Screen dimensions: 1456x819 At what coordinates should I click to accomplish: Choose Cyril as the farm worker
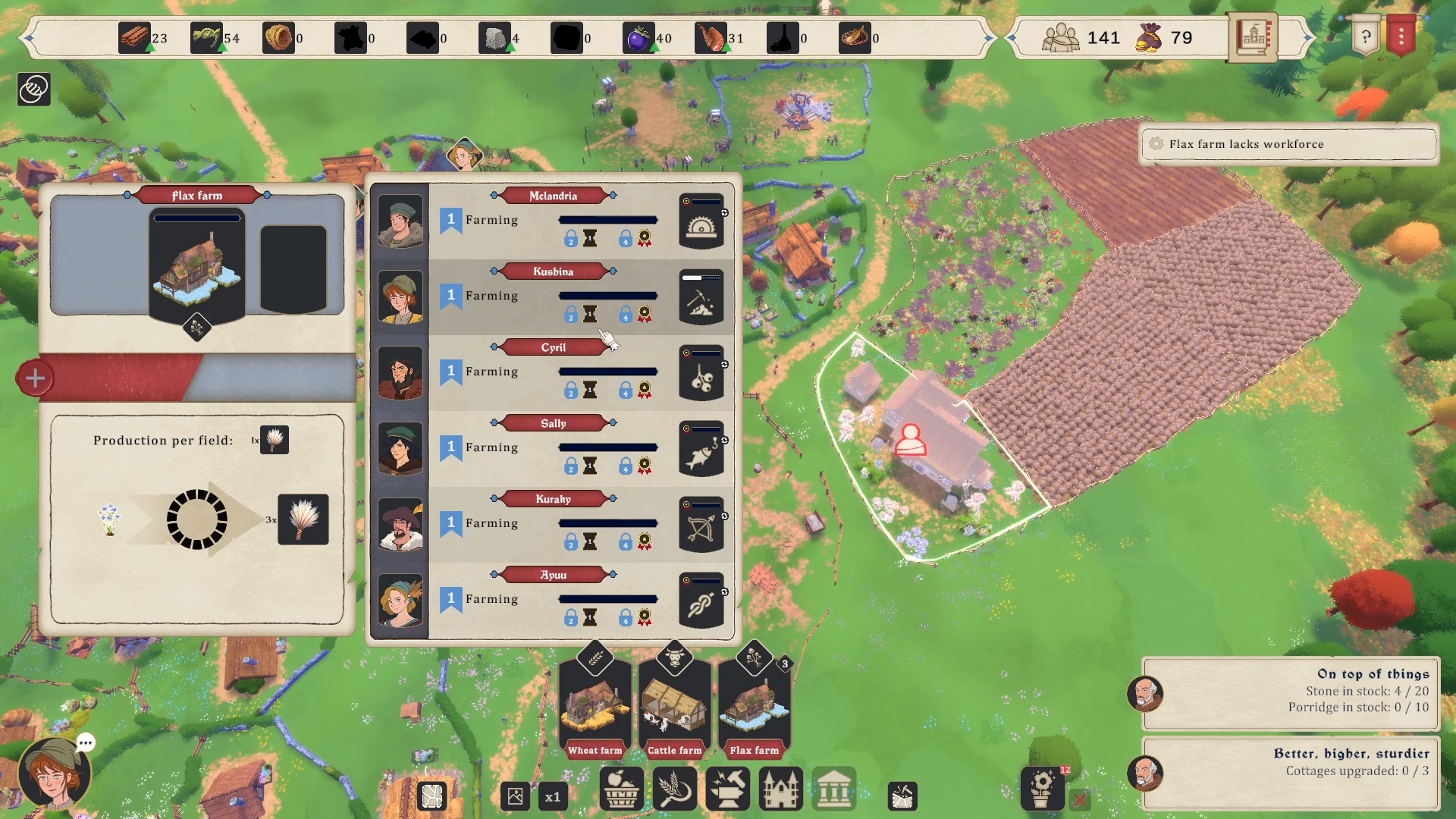click(x=553, y=372)
